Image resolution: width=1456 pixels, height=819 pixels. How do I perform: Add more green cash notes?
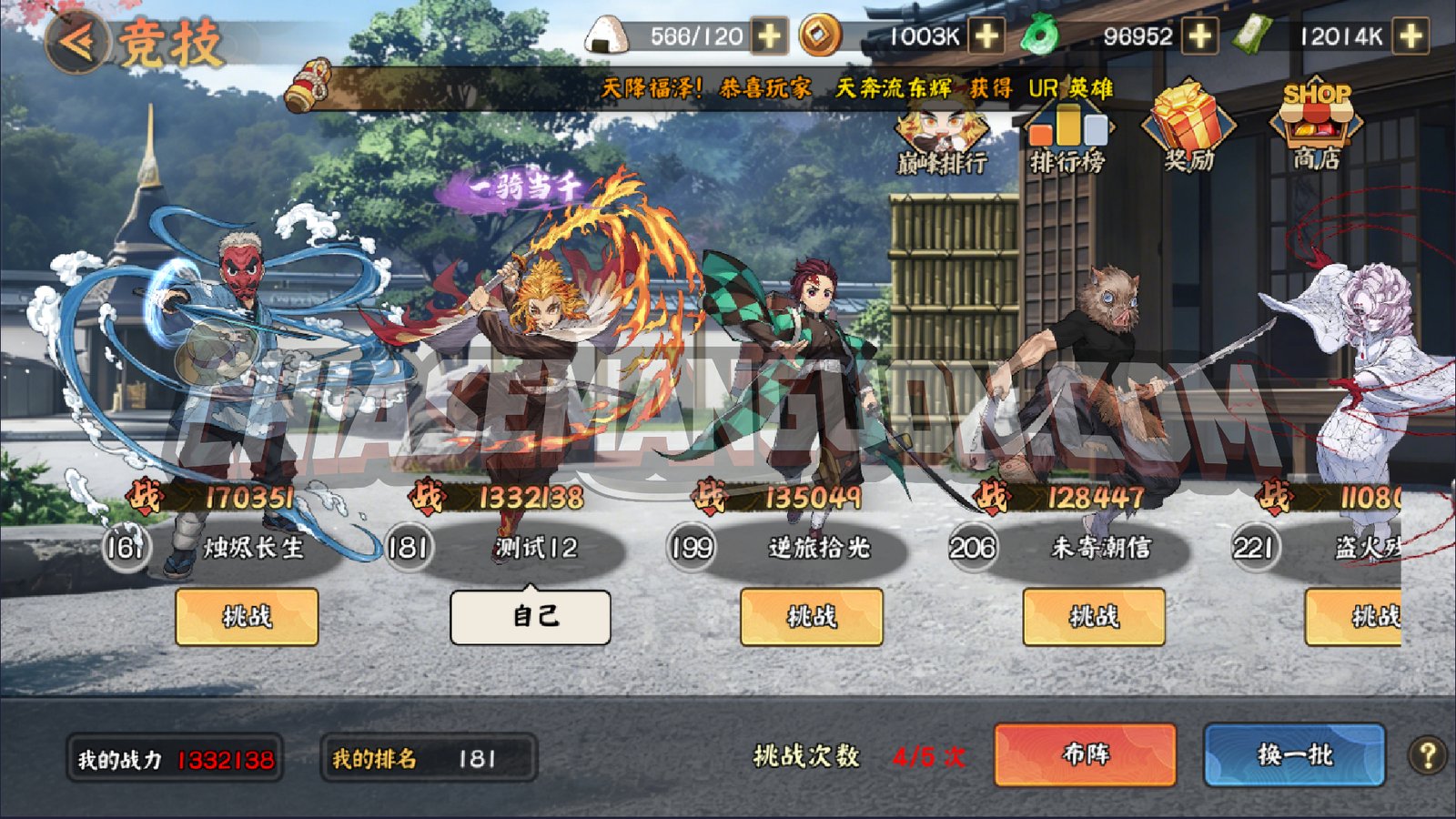(1410, 37)
